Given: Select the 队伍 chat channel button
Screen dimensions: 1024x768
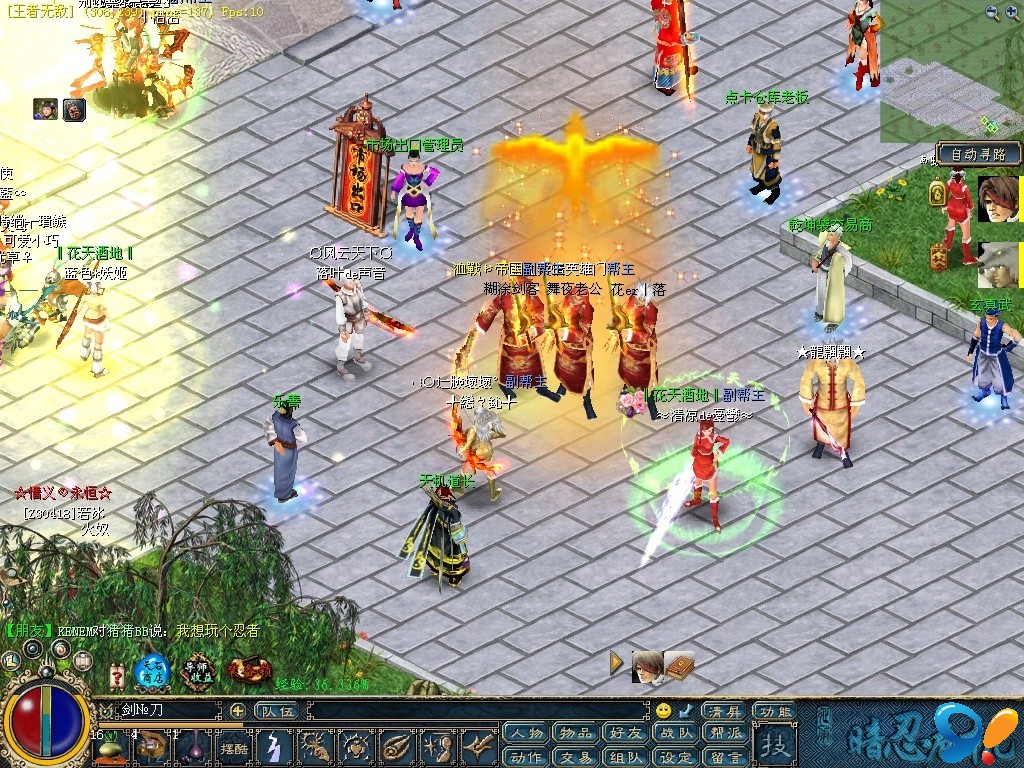Looking at the screenshot, I should (277, 711).
